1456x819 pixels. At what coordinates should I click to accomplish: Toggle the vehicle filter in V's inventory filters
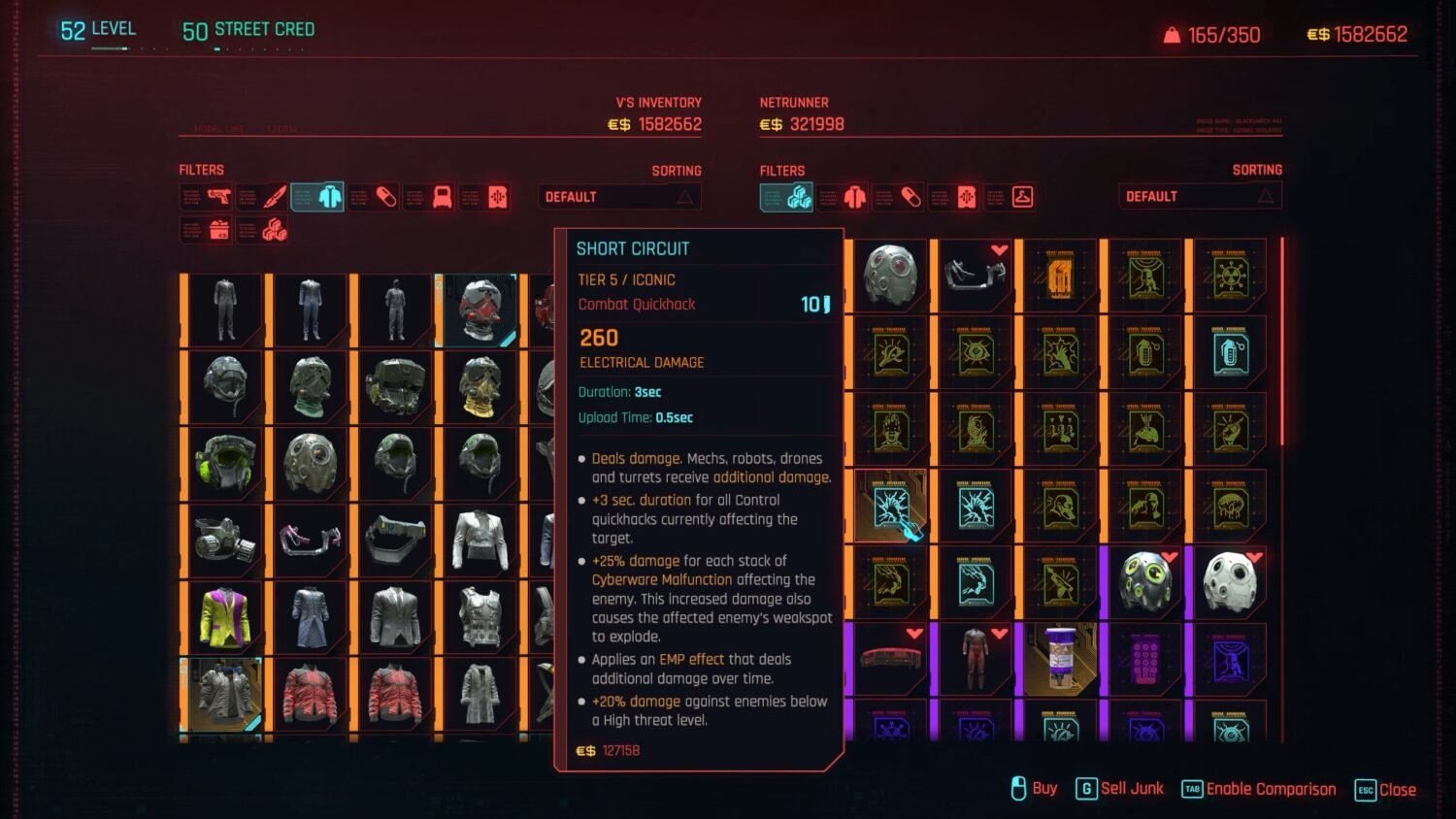tap(430, 196)
